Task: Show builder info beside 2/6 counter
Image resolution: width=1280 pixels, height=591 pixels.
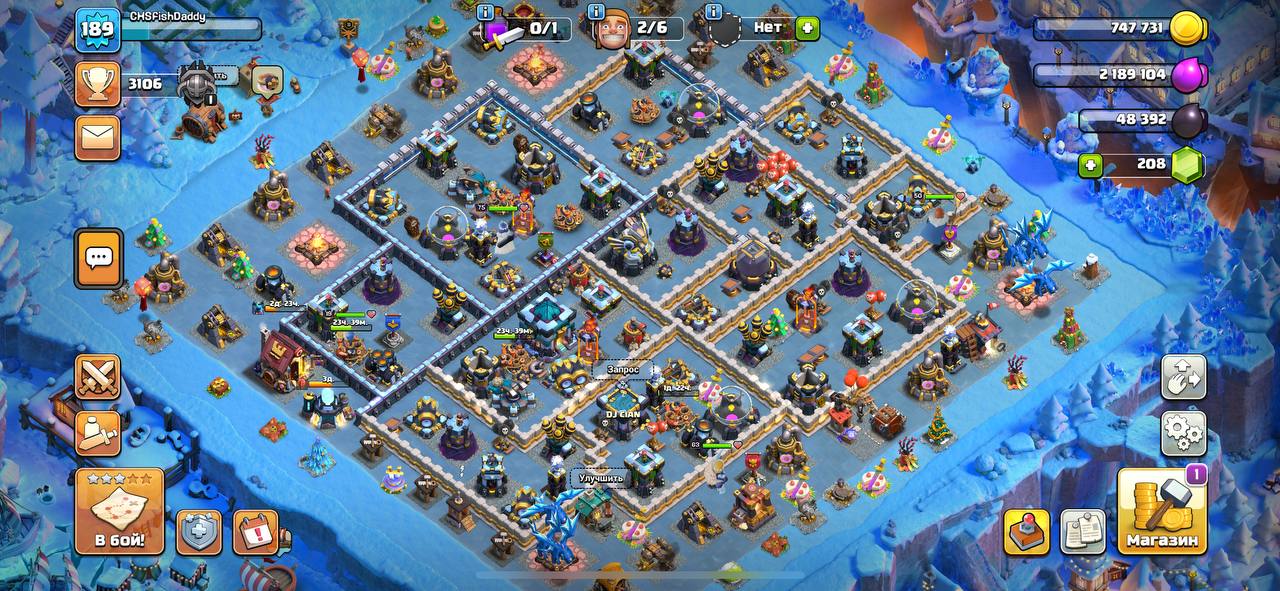Action: pos(596,12)
